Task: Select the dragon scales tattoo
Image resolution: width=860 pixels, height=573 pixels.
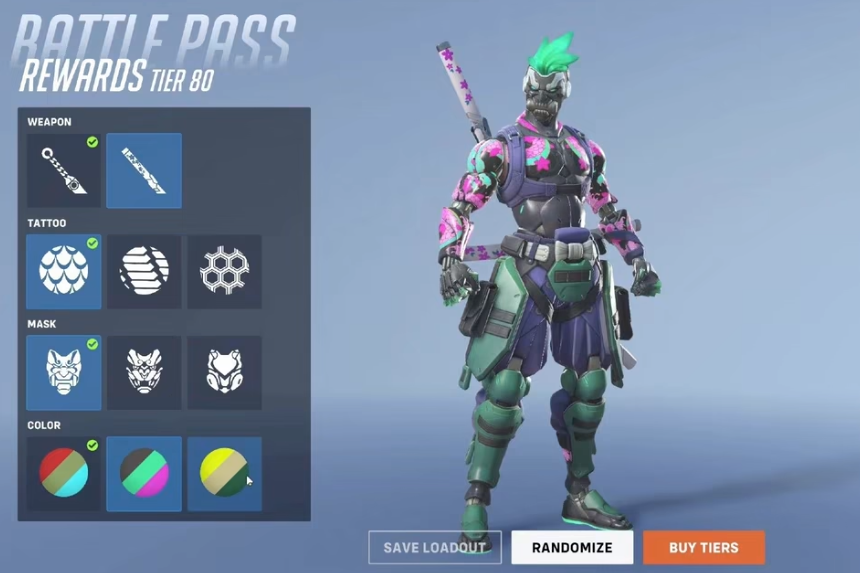Action: [x=63, y=272]
